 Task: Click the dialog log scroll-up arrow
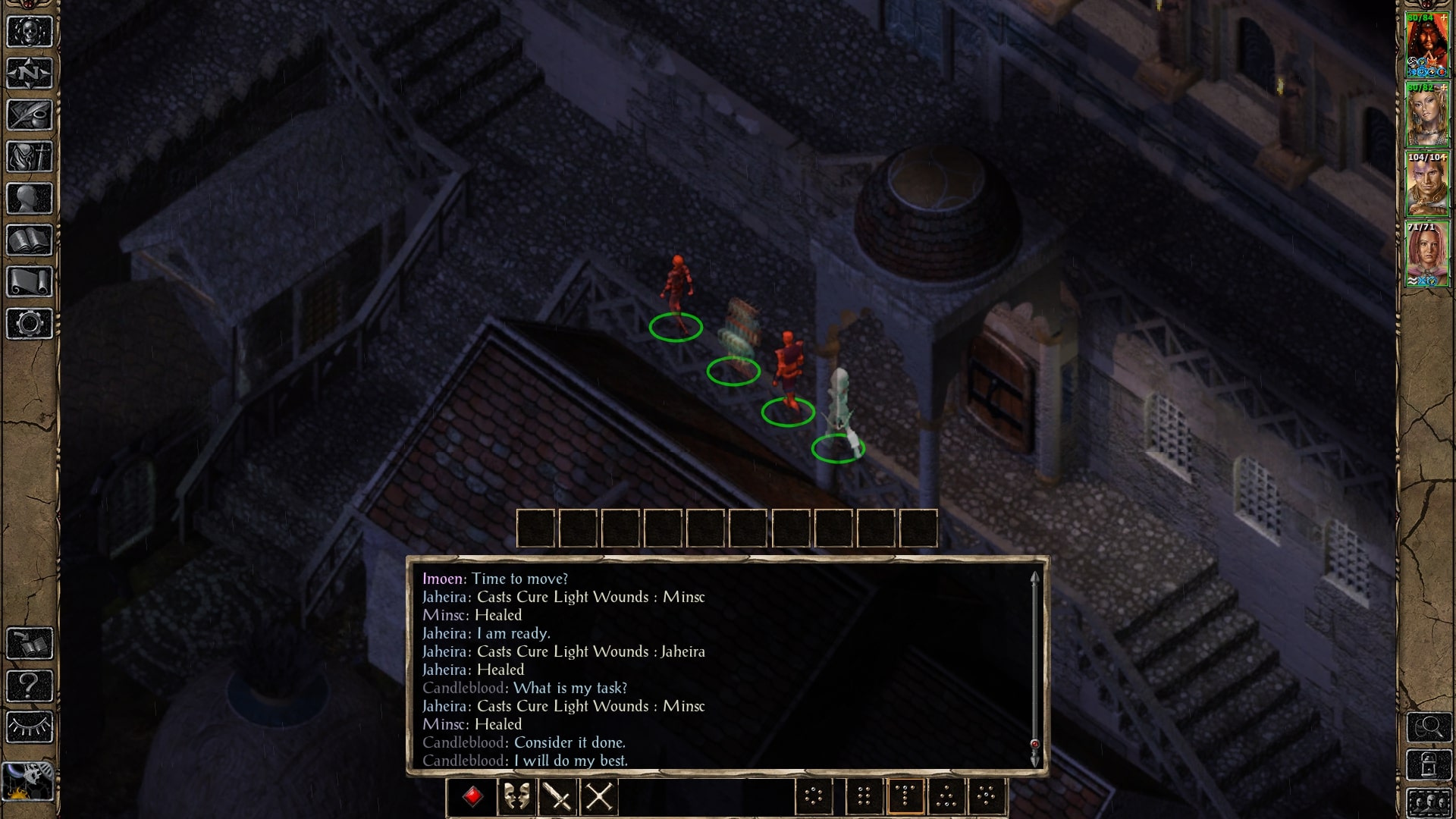(x=1035, y=578)
